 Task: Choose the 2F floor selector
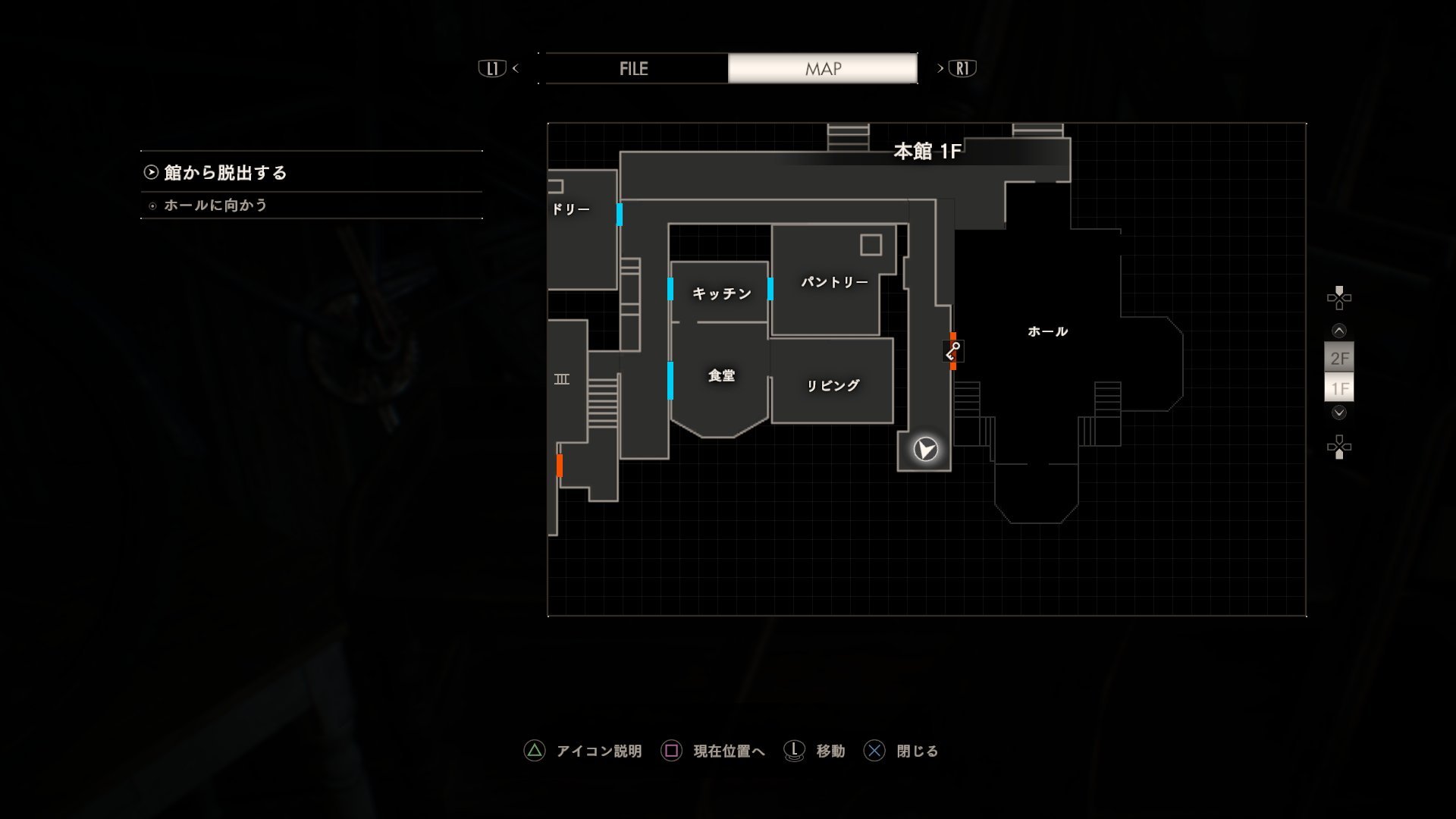click(x=1339, y=358)
